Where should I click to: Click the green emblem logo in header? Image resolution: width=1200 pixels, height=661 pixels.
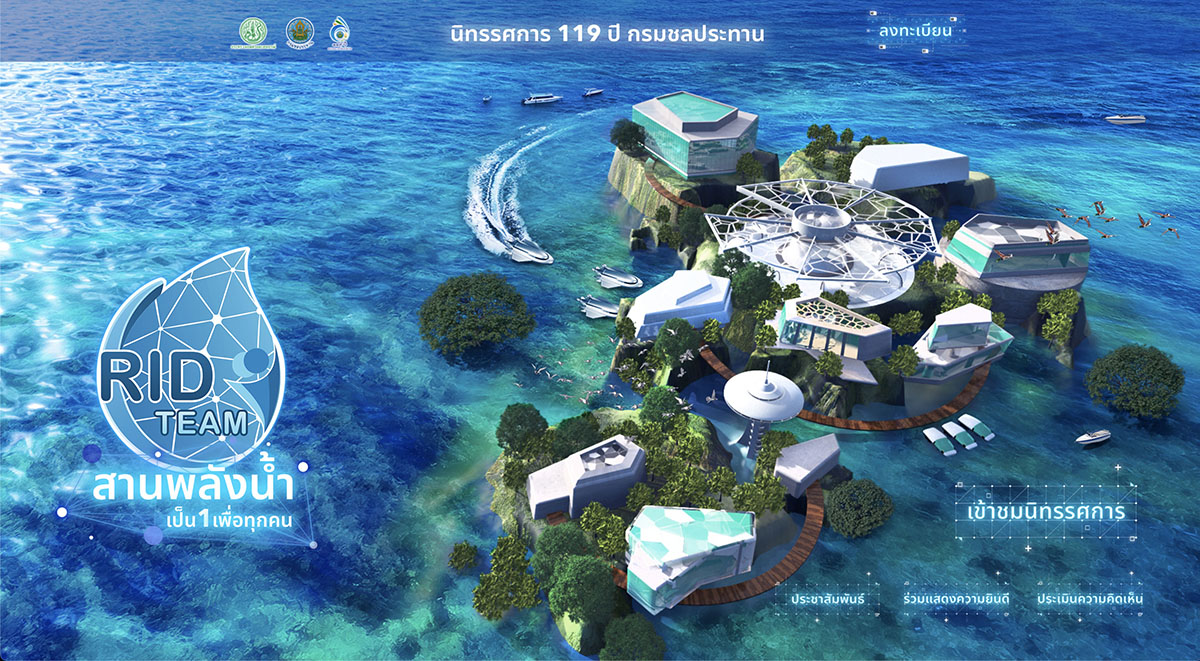click(x=254, y=33)
